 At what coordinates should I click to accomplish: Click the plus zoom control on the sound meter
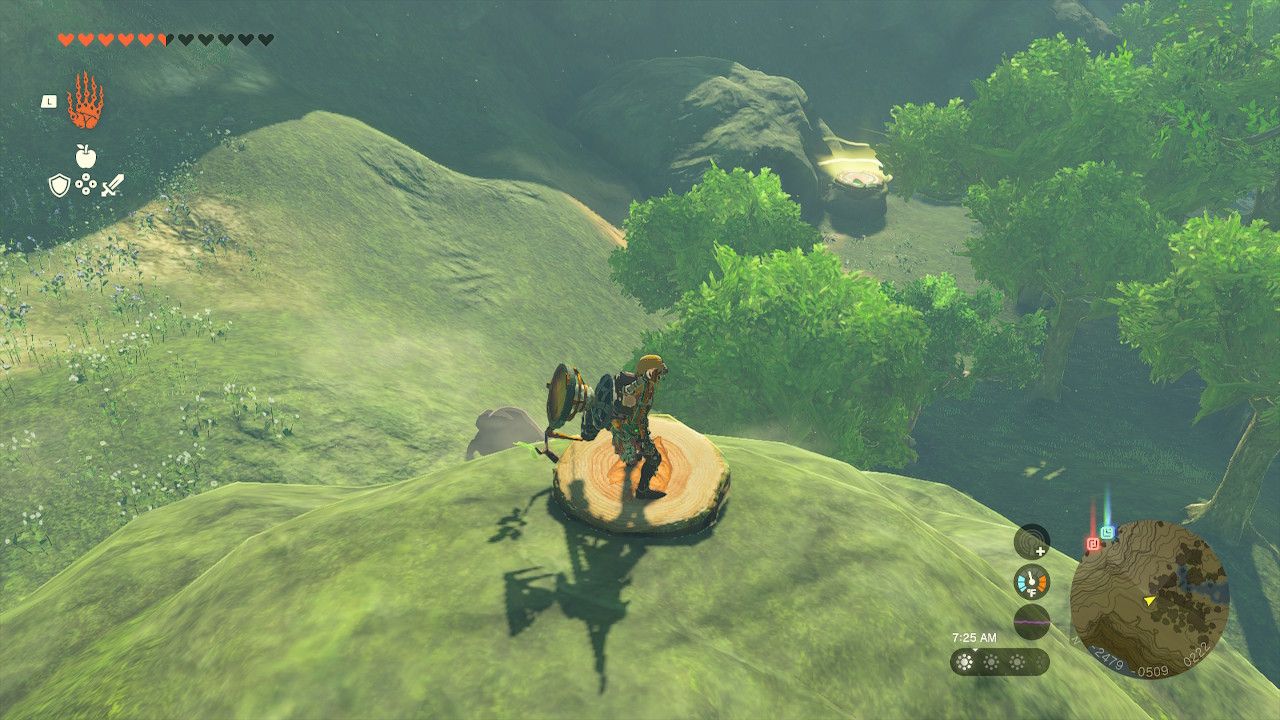(1040, 552)
